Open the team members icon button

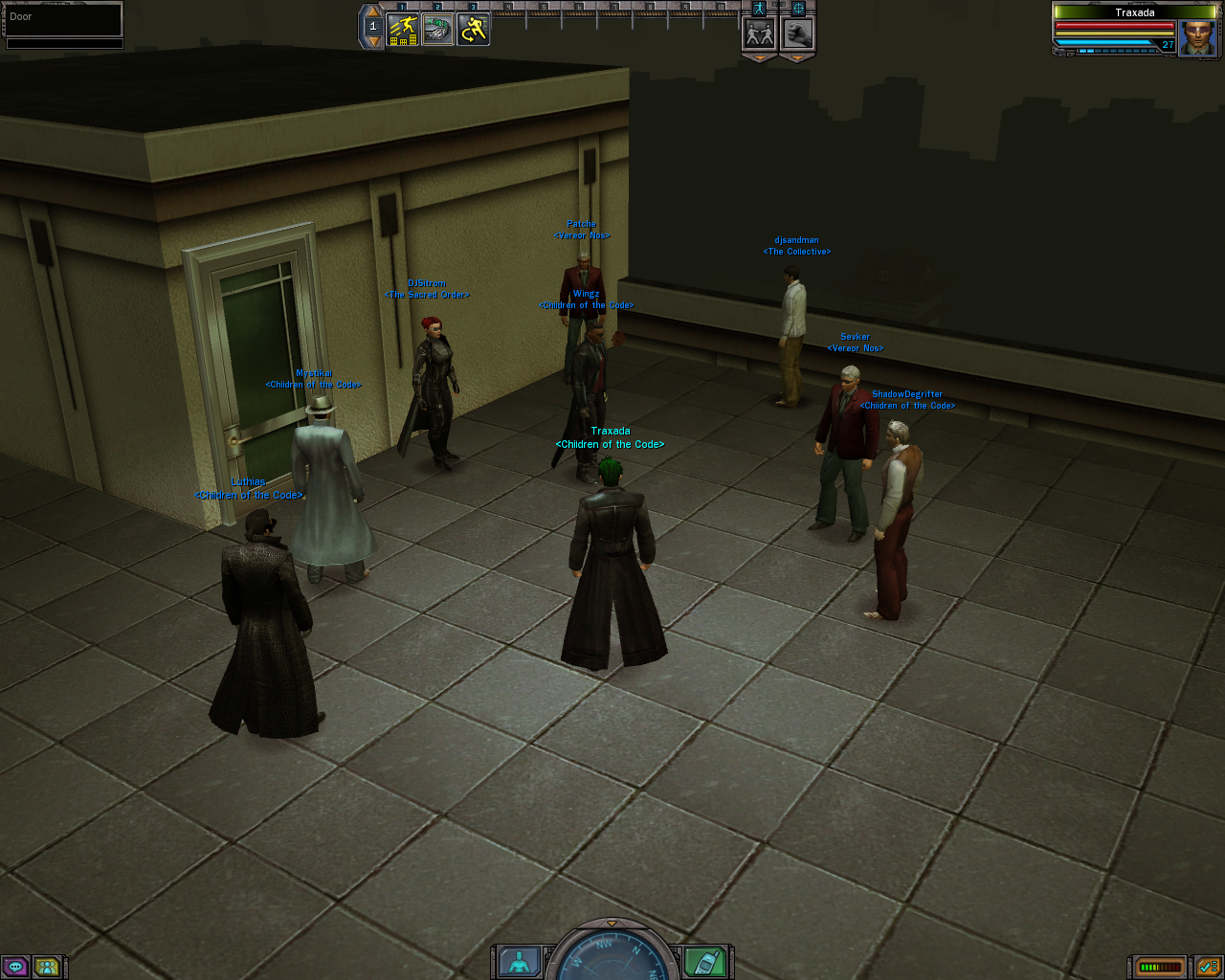pos(46,967)
